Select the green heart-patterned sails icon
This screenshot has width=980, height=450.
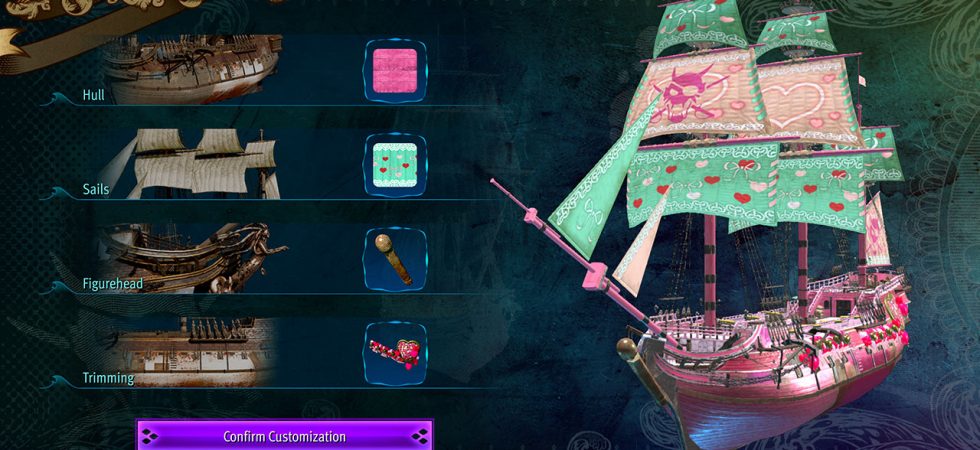point(395,164)
